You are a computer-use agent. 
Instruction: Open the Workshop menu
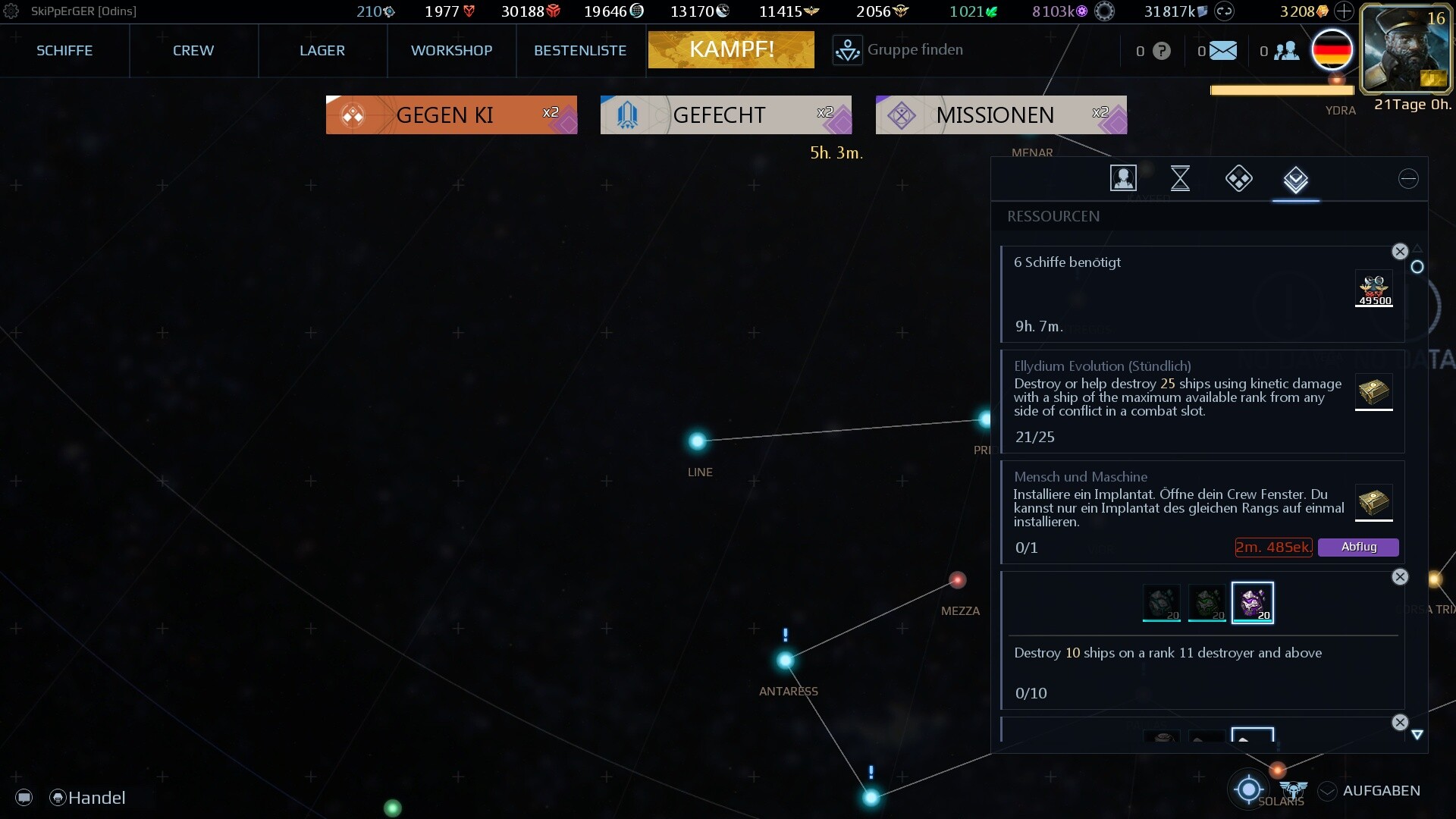pos(451,51)
